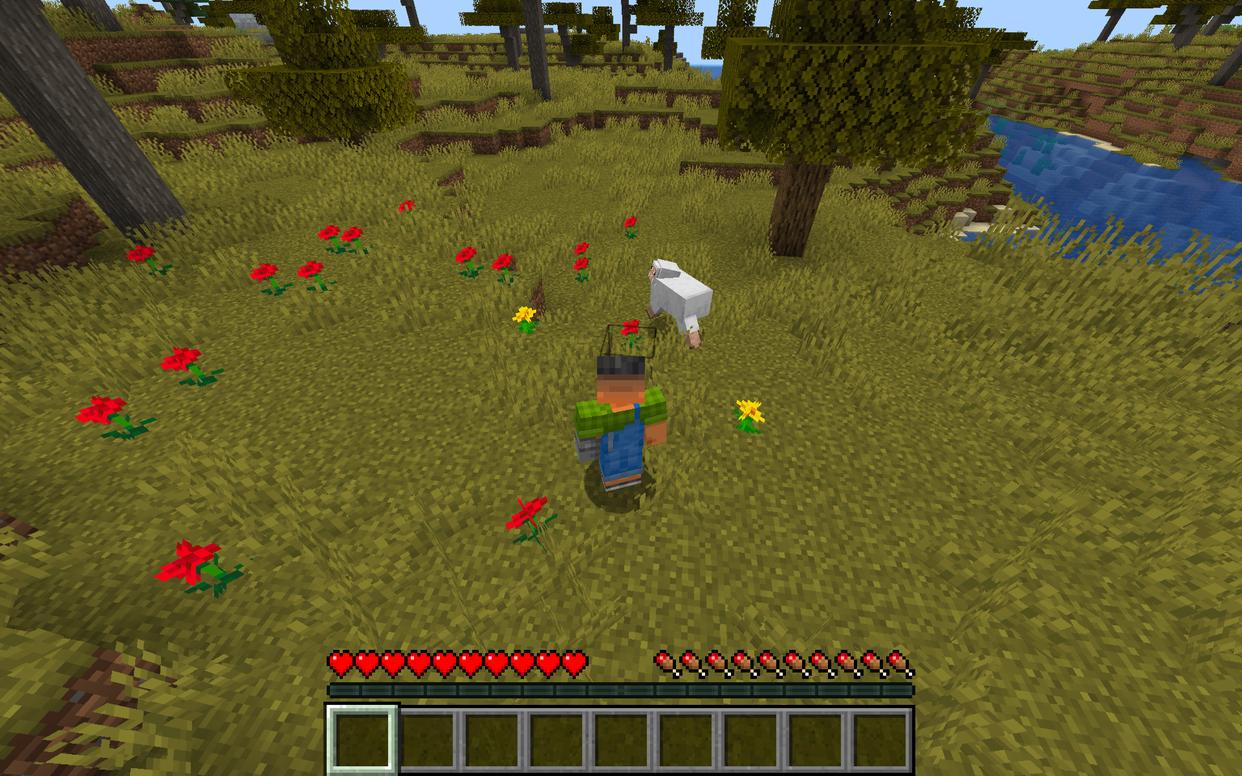Select the highlighted active hotbar slot
Screen dimensions: 1242x776
(x=362, y=740)
